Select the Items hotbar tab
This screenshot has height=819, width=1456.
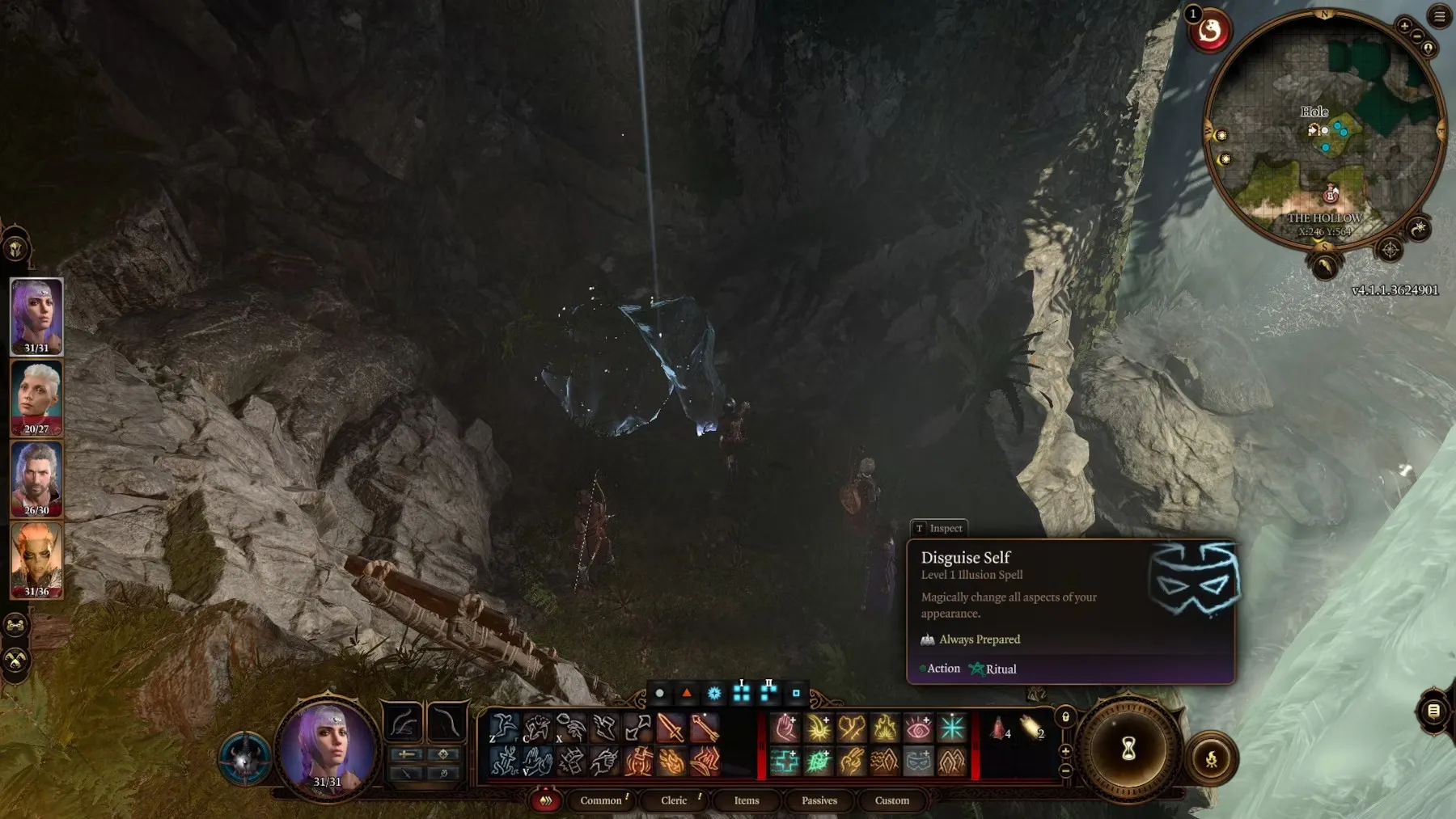coord(747,800)
